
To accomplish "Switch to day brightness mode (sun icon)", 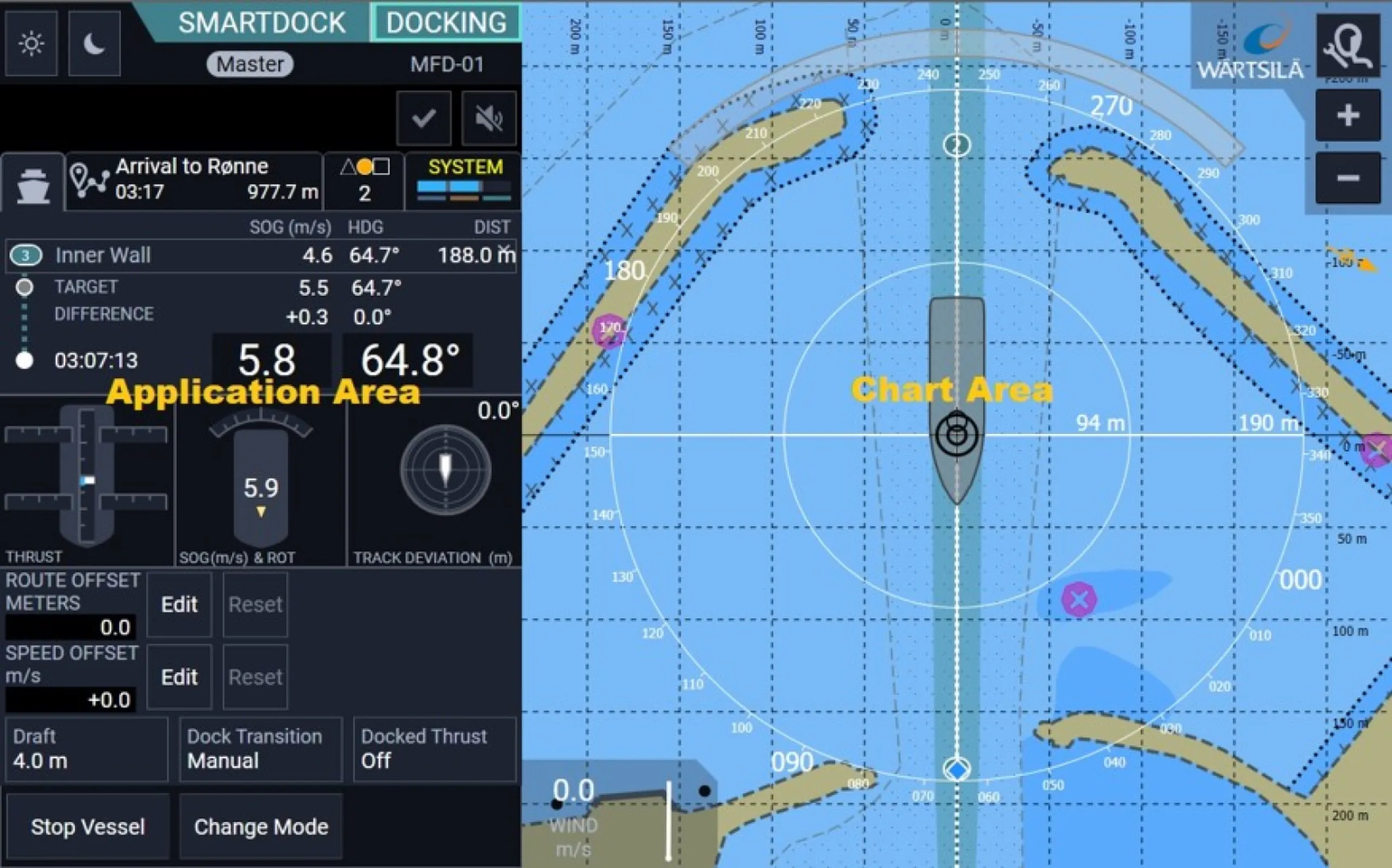I will (31, 43).
